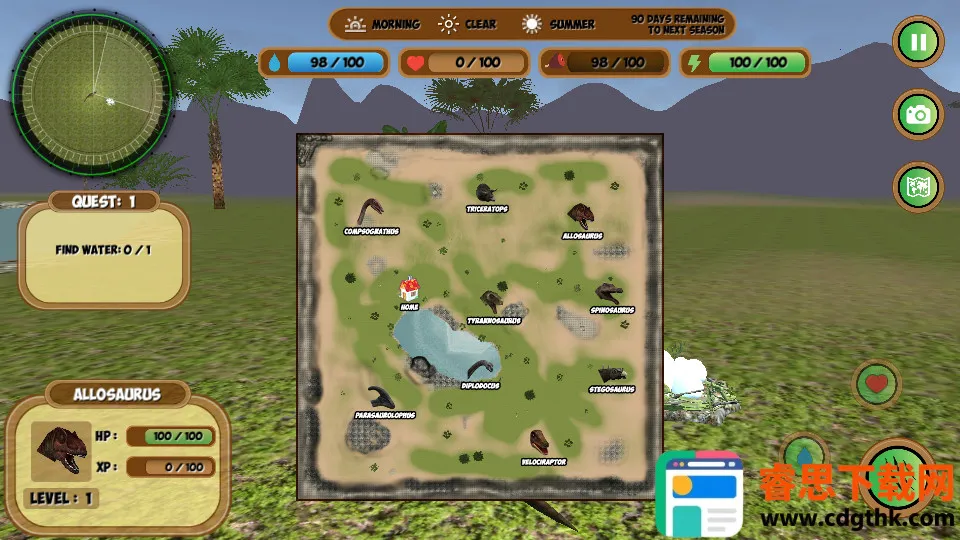Select the Velociraptor map marker

click(x=541, y=441)
